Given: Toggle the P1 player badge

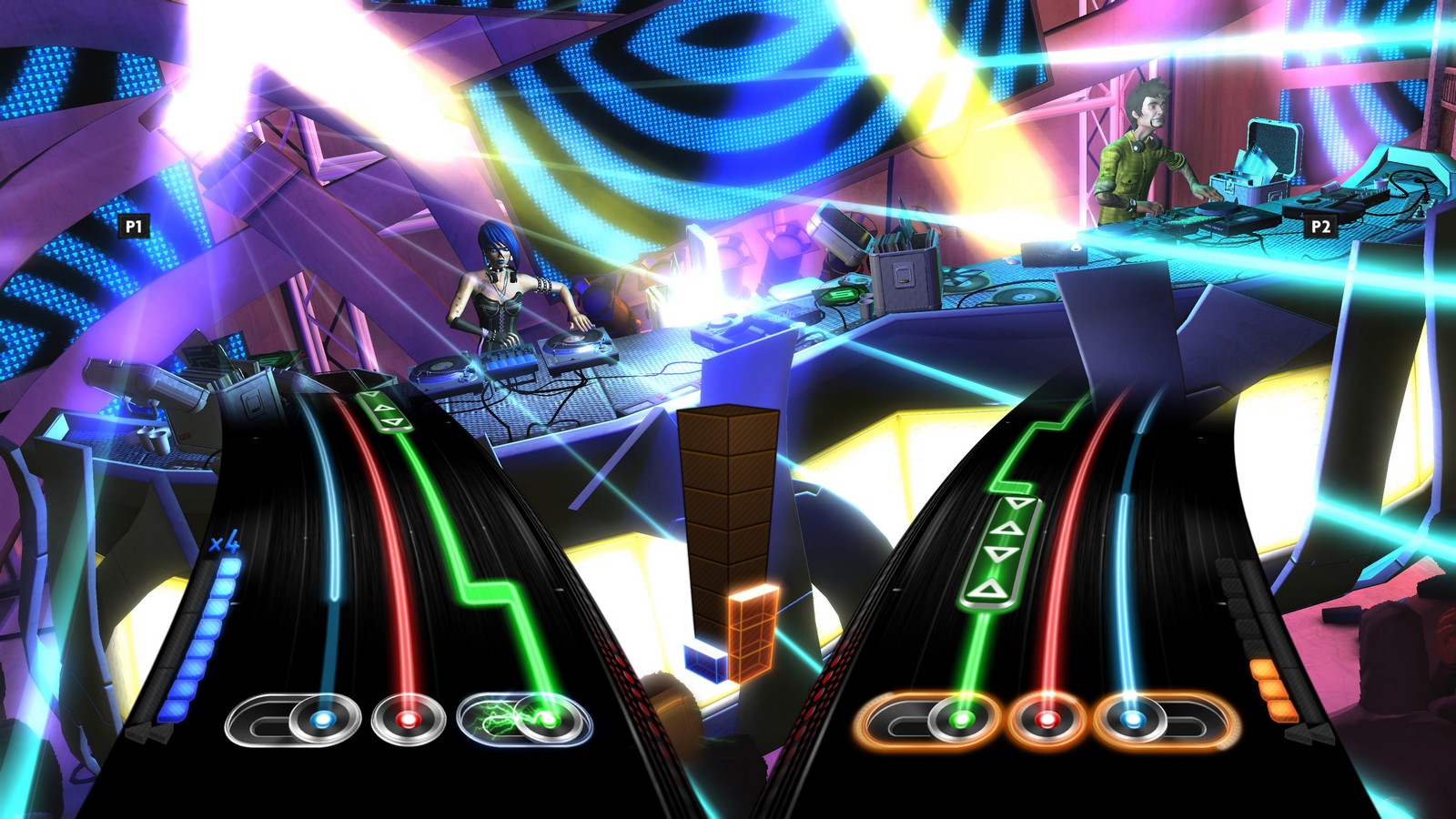Looking at the screenshot, I should click(x=133, y=226).
